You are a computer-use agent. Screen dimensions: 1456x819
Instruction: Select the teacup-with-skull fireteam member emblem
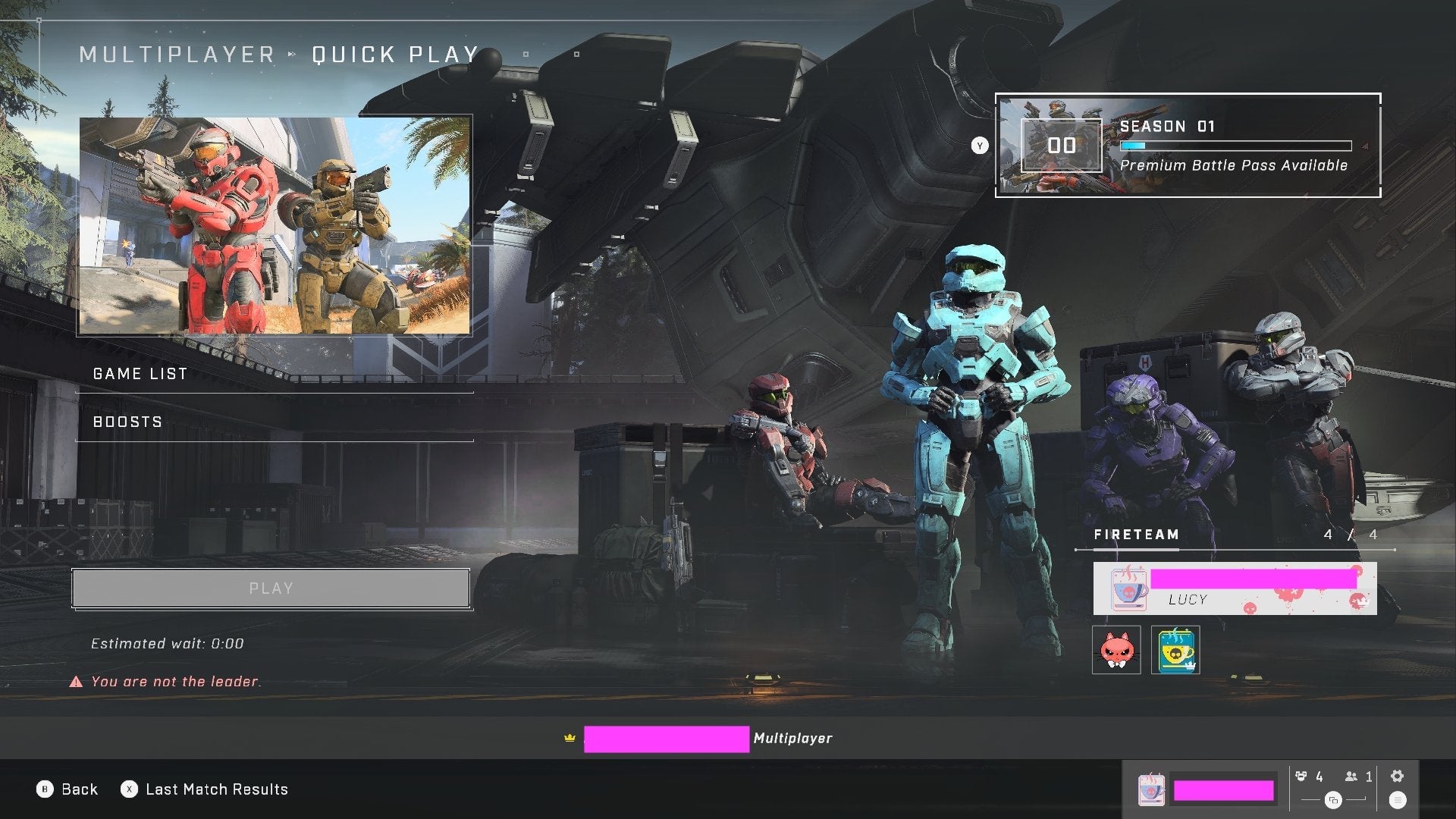click(x=1176, y=651)
